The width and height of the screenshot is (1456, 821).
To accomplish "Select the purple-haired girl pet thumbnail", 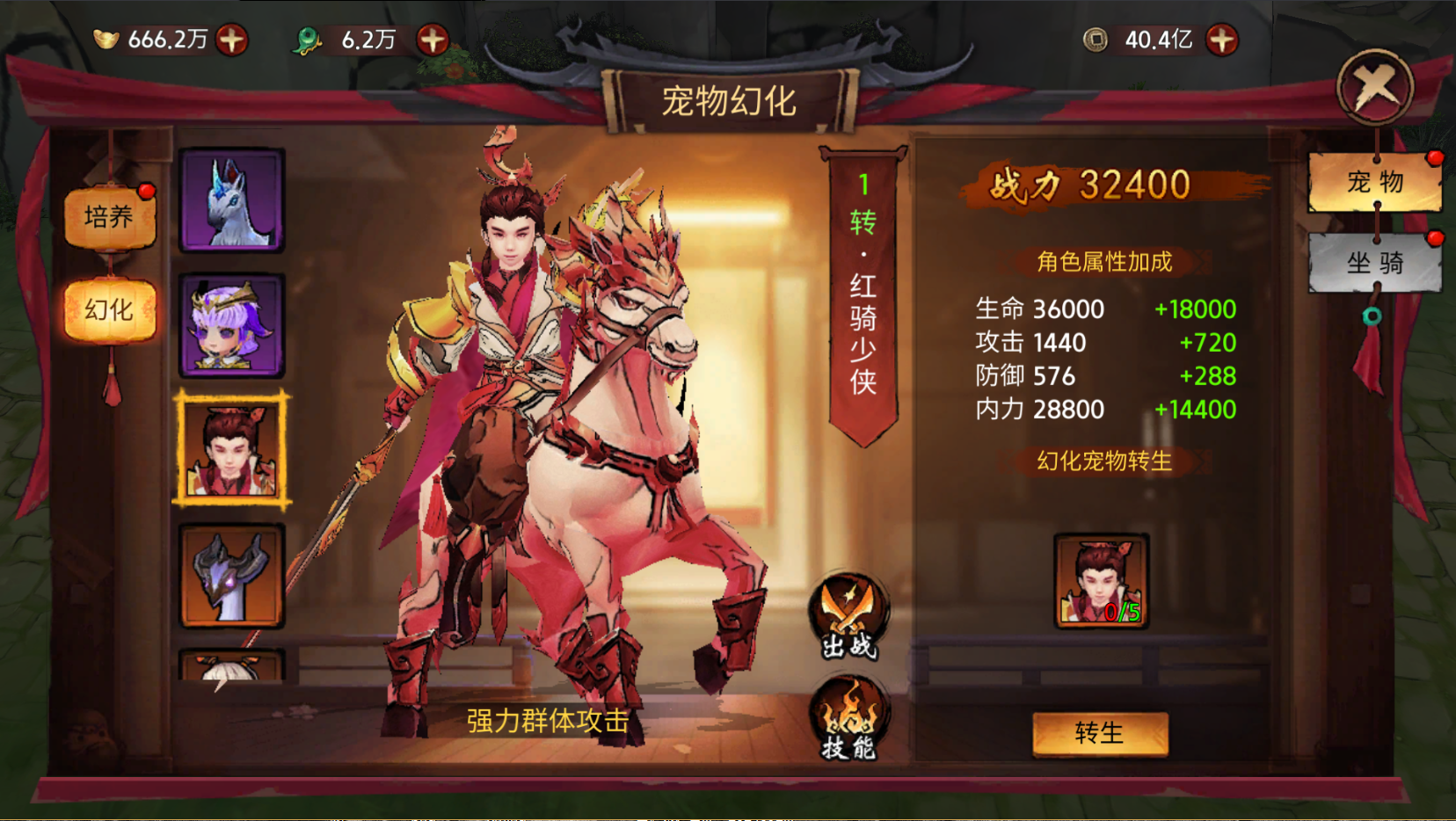I will 231,323.
